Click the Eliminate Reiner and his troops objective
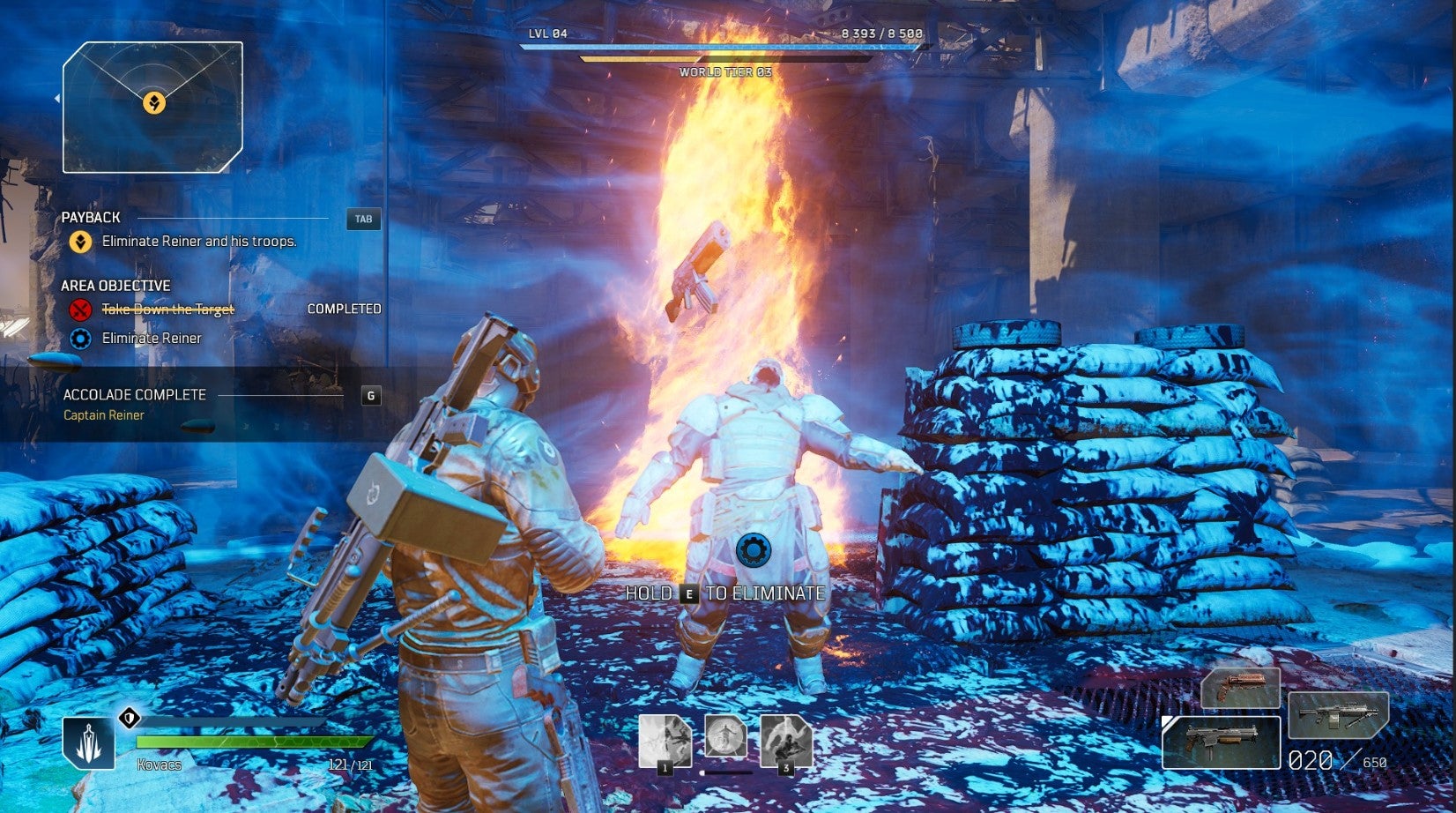Image resolution: width=1456 pixels, height=813 pixels. (199, 241)
